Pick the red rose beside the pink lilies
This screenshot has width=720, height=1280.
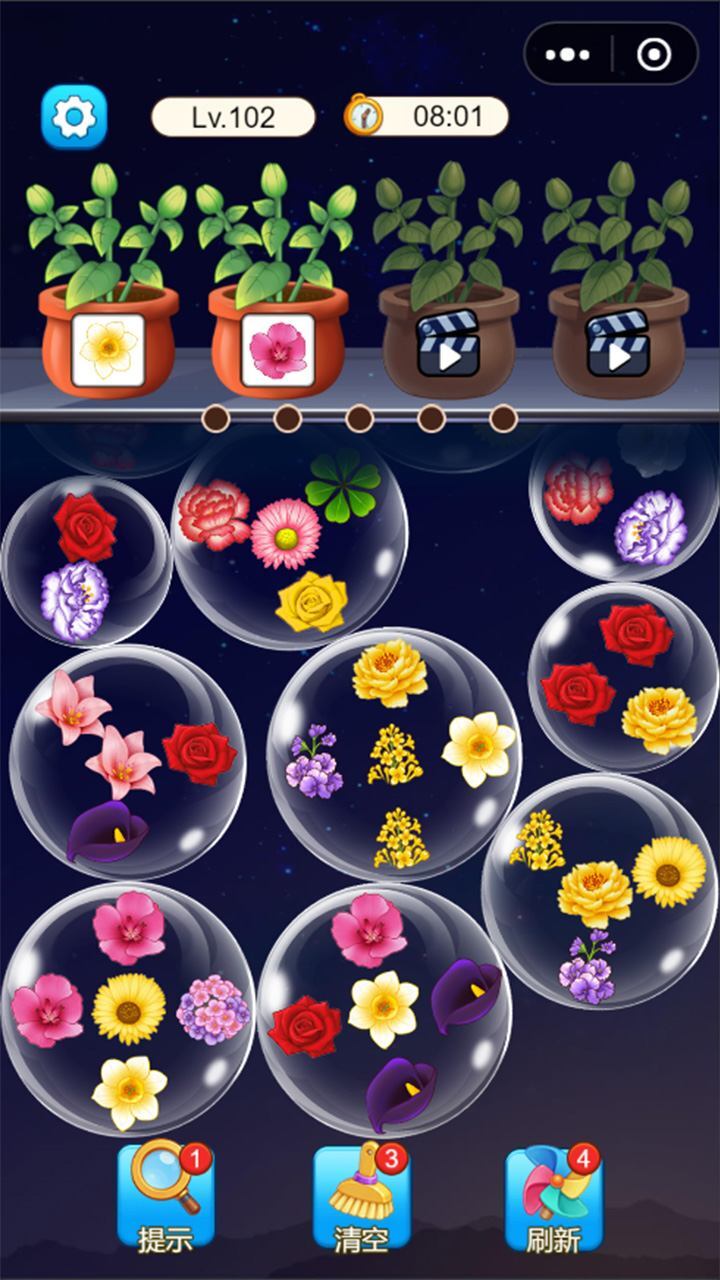pos(199,753)
